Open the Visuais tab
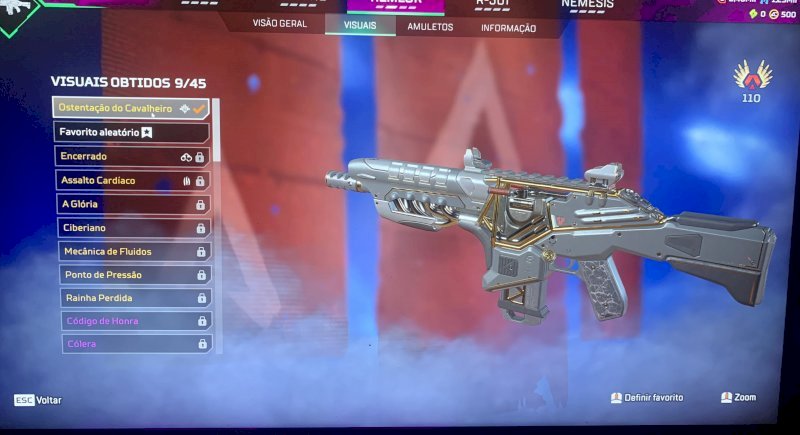 coord(360,25)
